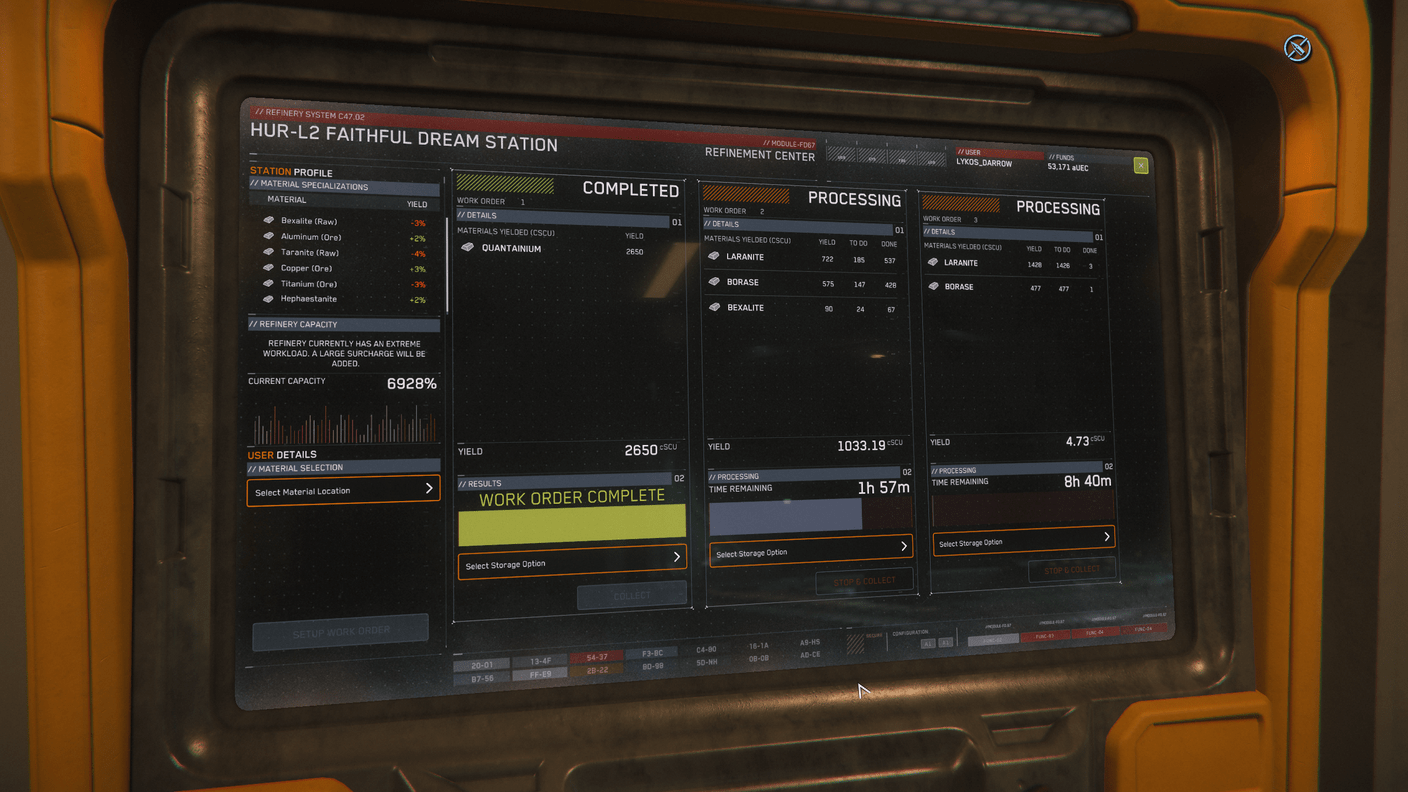Switch to the 54-37 module tab
The width and height of the screenshot is (1408, 792).
596,657
